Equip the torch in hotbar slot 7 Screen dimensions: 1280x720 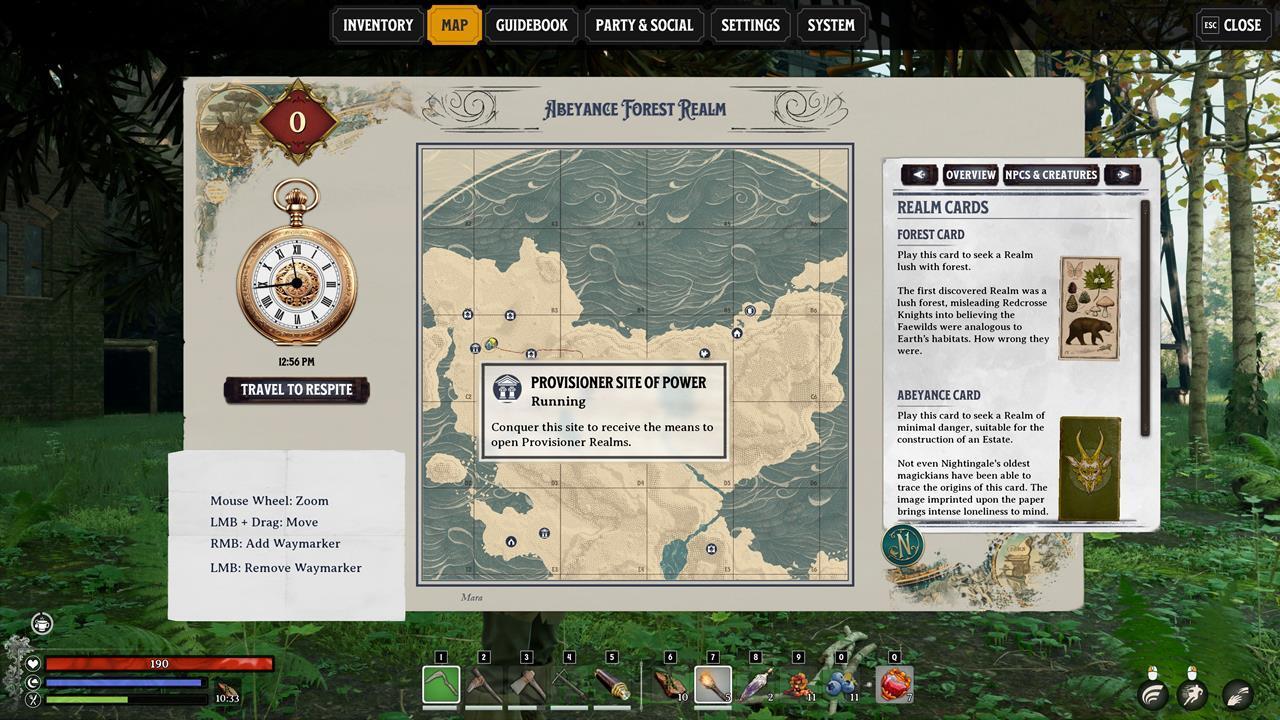[x=712, y=685]
